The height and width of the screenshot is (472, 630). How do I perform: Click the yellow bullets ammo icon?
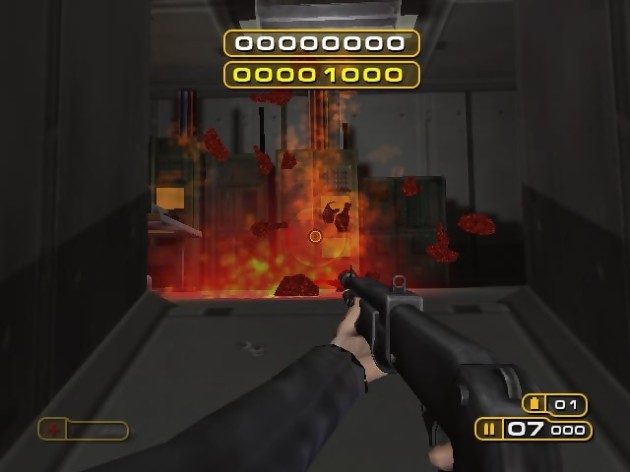[490, 431]
